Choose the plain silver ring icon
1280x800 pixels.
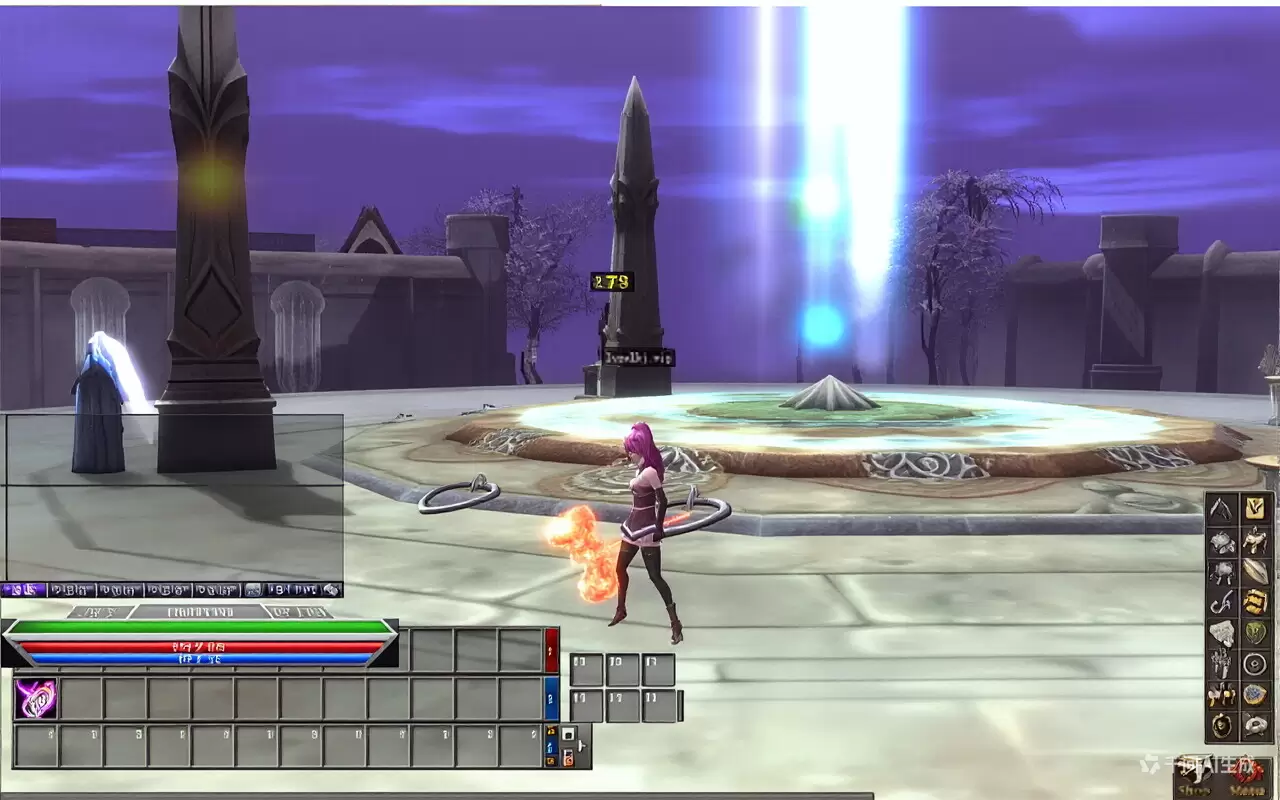coord(1254,664)
